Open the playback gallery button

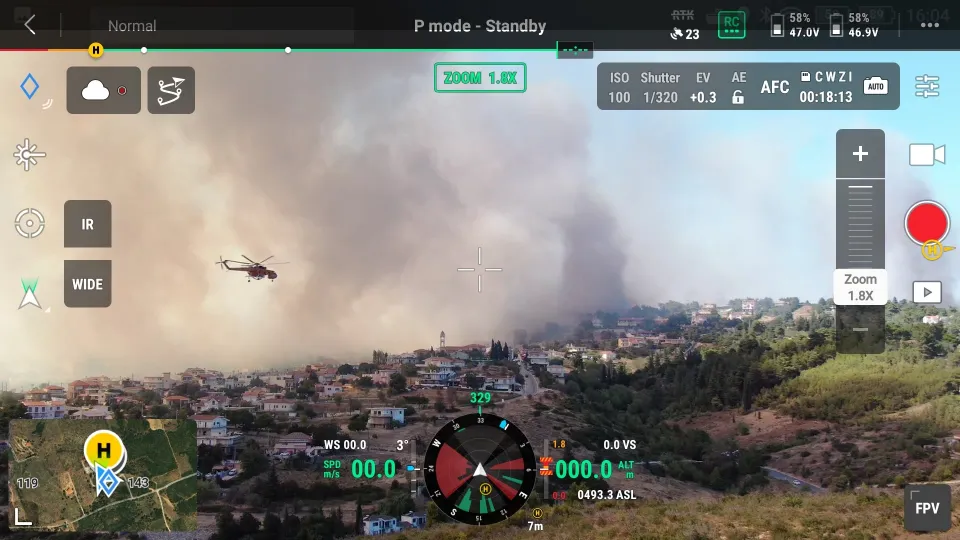coord(927,292)
